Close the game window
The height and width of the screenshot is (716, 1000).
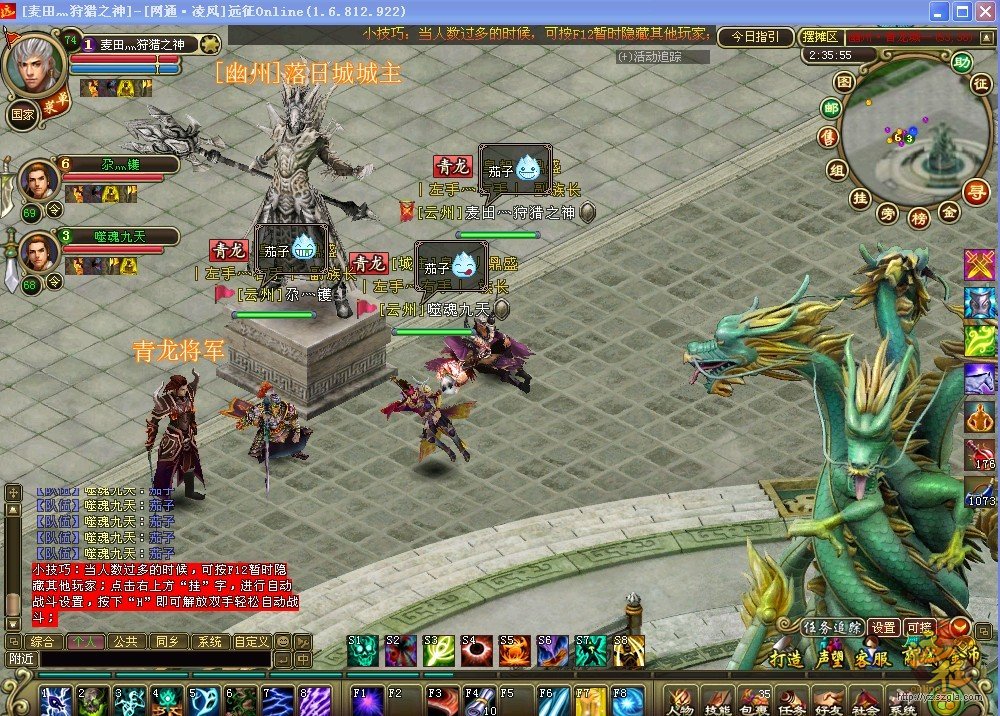tap(984, 12)
